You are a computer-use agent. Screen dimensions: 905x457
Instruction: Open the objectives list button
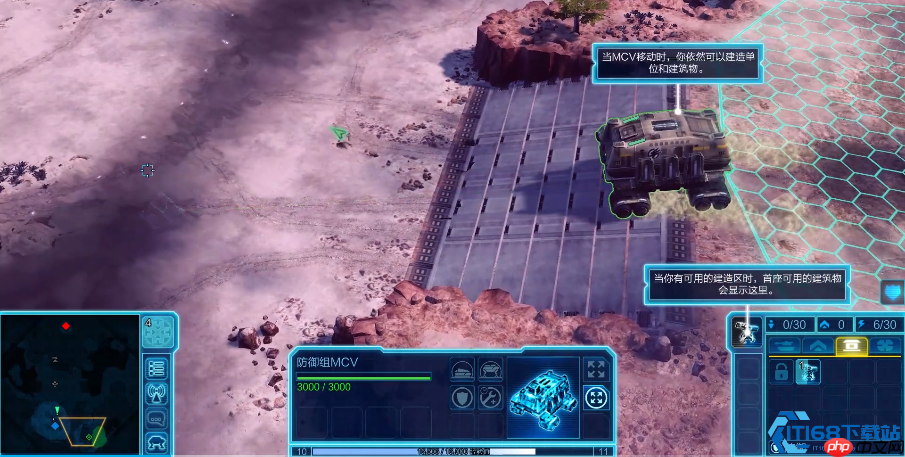[156, 366]
